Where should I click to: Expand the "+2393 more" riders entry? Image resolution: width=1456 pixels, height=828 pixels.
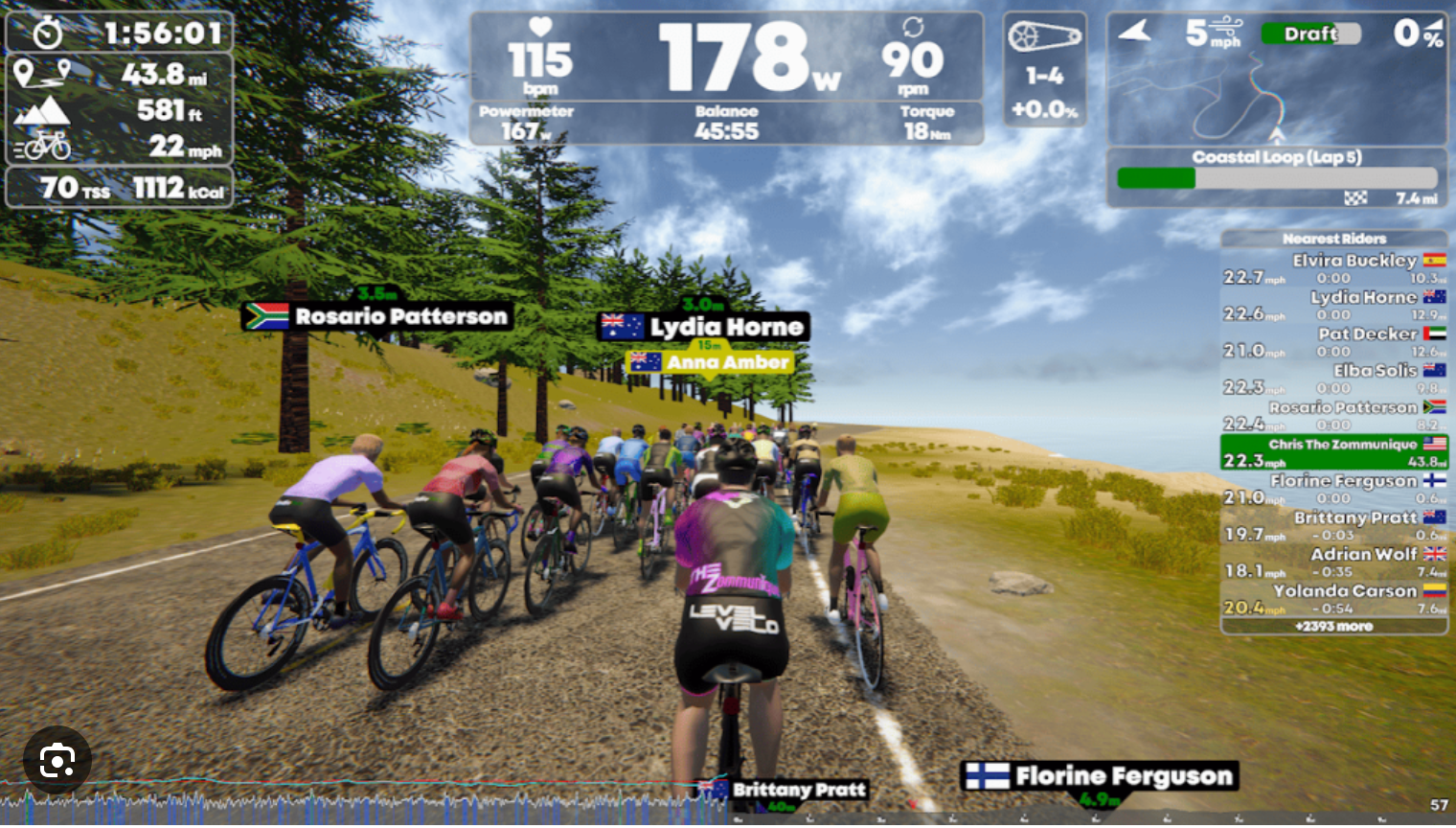[x=1333, y=627]
